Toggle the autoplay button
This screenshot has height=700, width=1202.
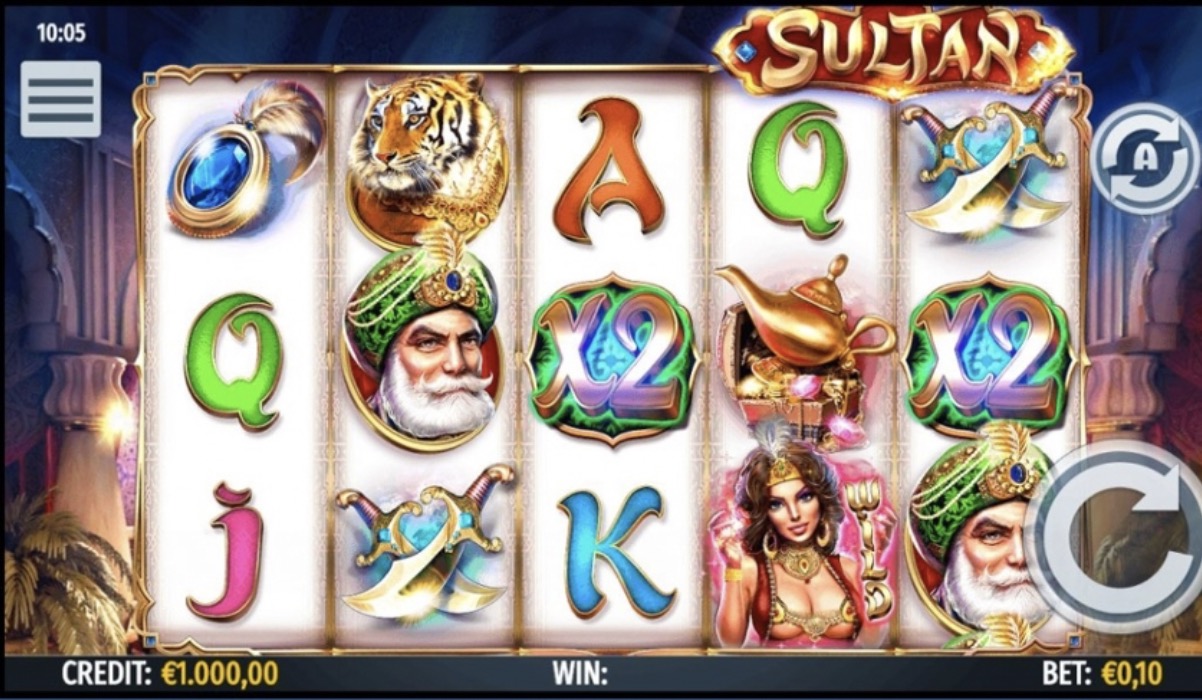coord(1144,160)
